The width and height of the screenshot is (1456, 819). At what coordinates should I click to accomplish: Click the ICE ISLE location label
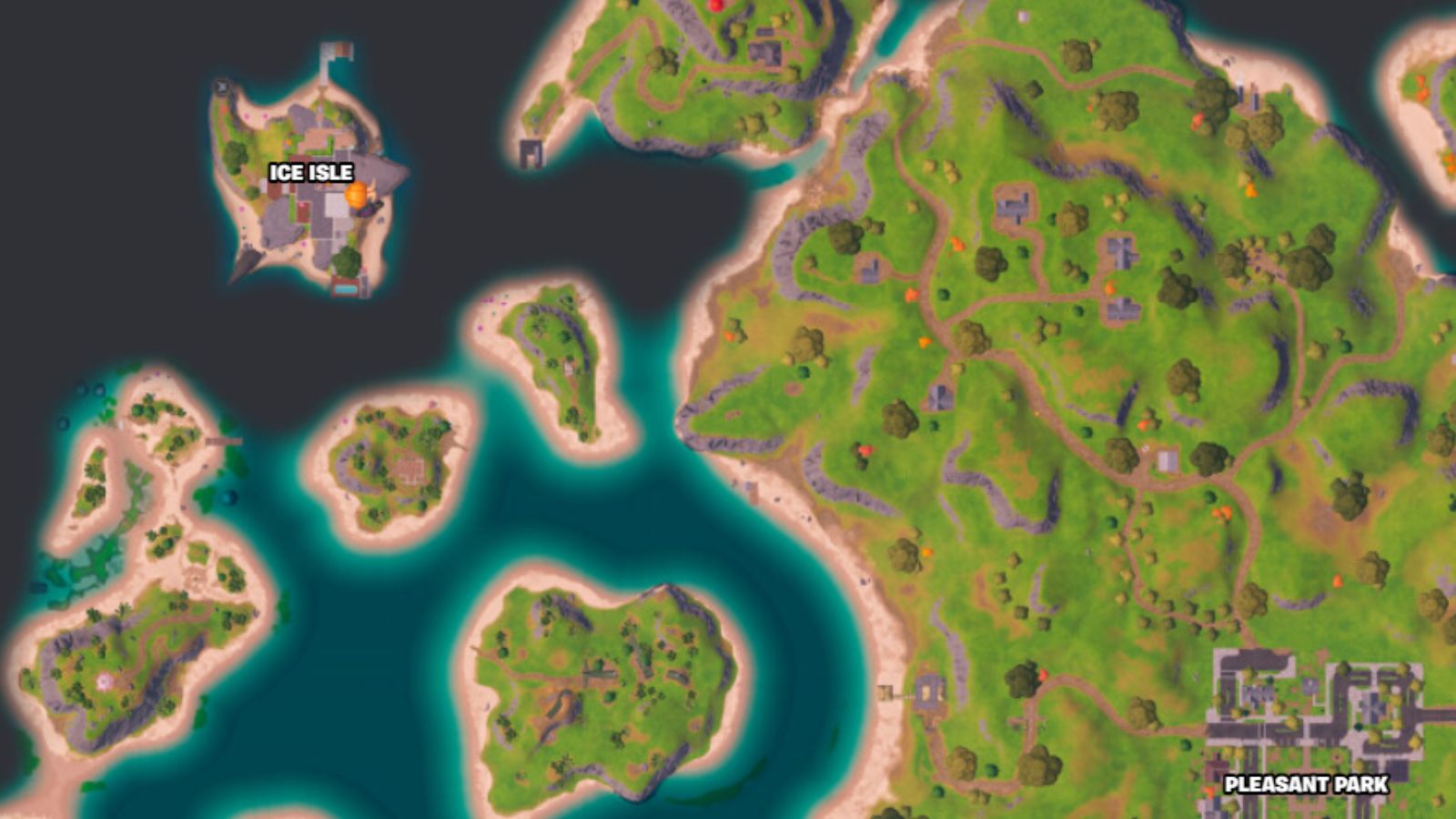click(x=312, y=170)
